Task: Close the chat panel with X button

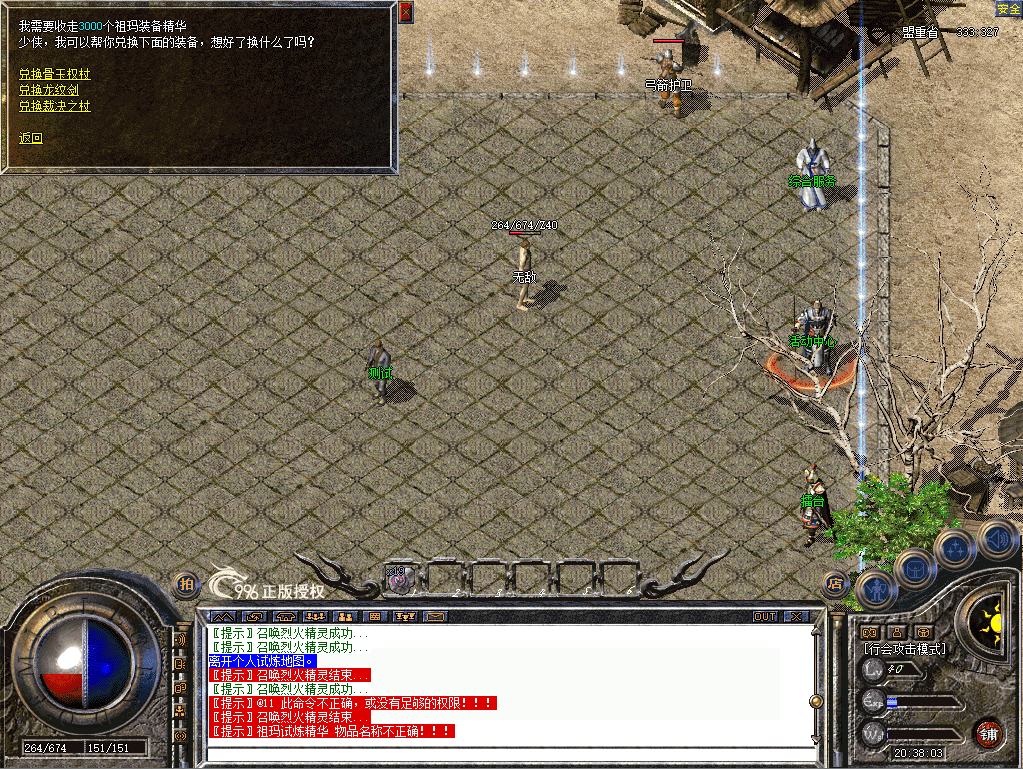Action: tap(795, 616)
